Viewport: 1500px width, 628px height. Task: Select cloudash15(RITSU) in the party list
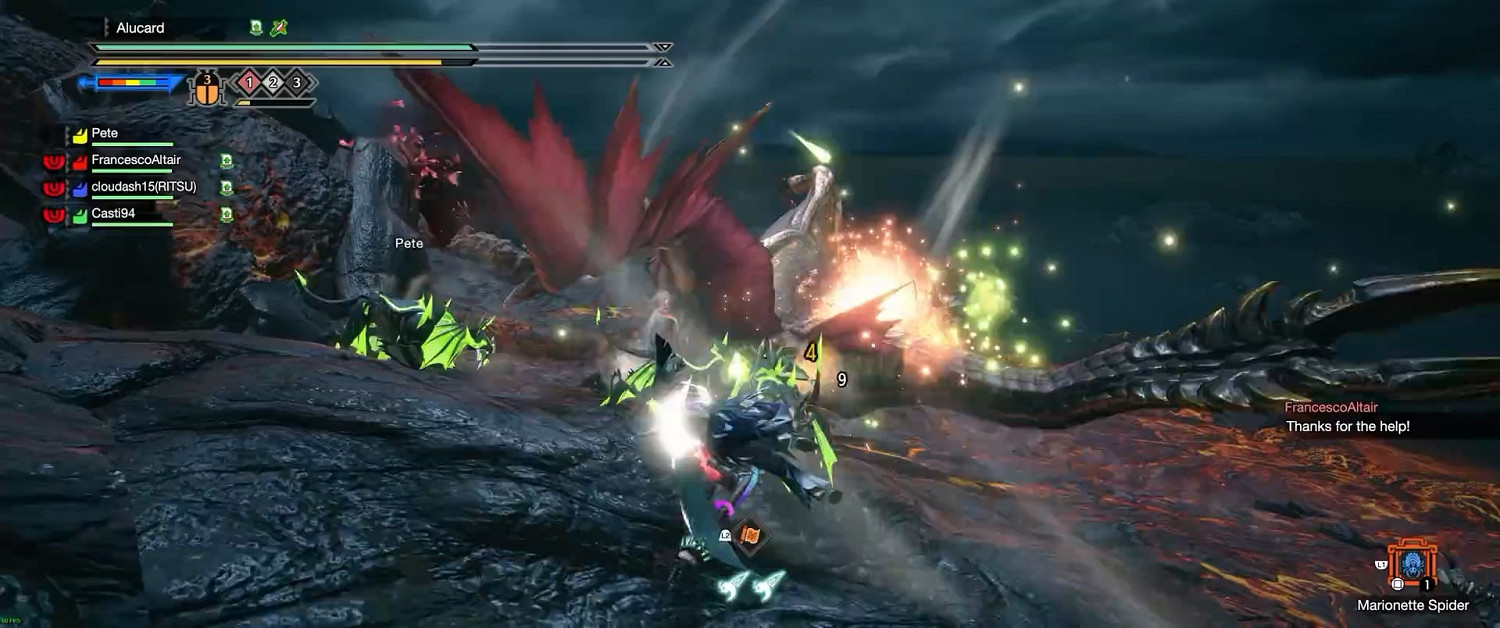pyautogui.click(x=143, y=187)
